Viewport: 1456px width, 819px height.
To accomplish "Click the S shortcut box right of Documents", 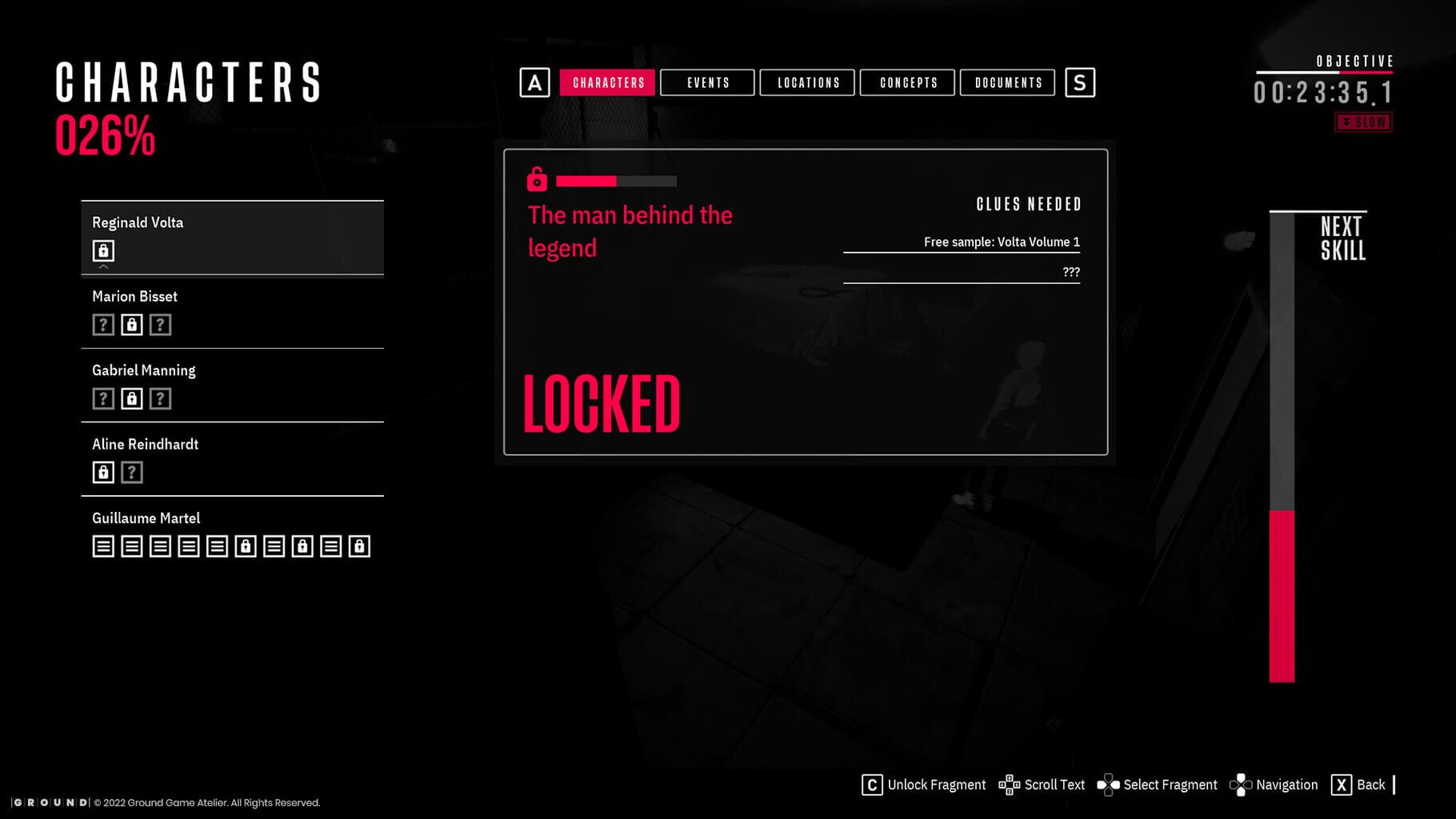I will [1081, 82].
